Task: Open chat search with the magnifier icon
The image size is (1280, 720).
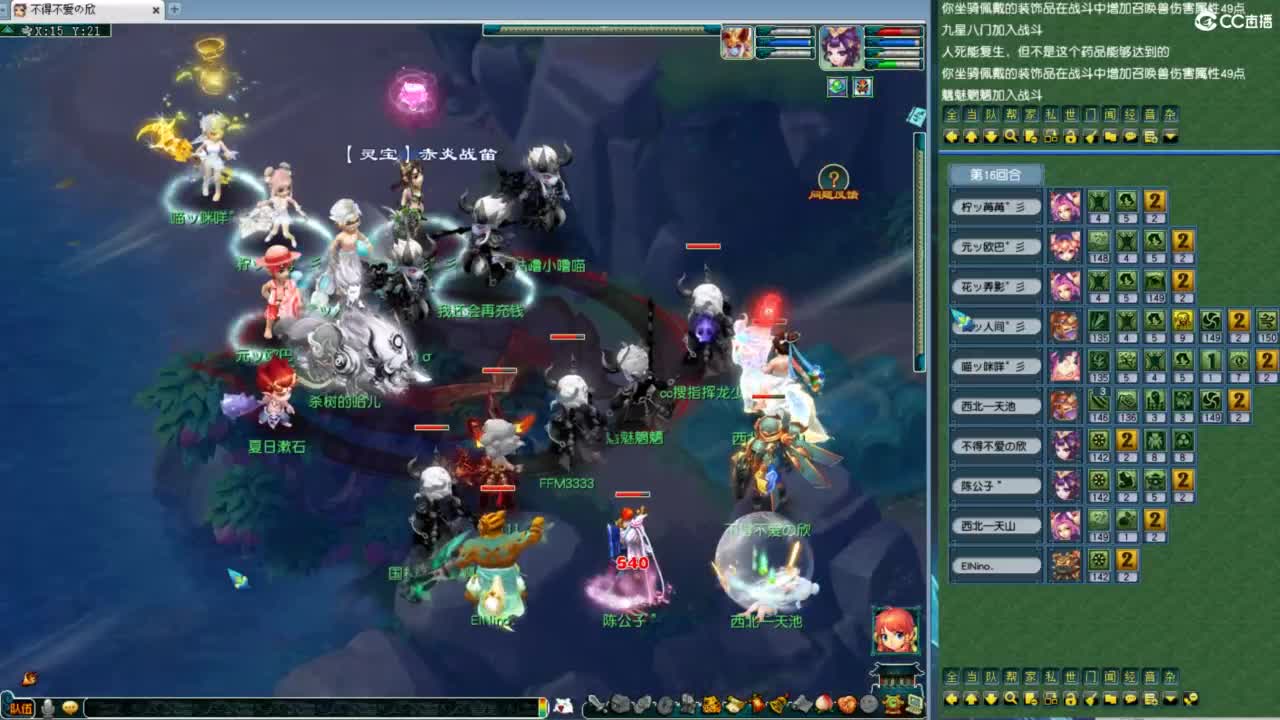Action: click(1013, 137)
